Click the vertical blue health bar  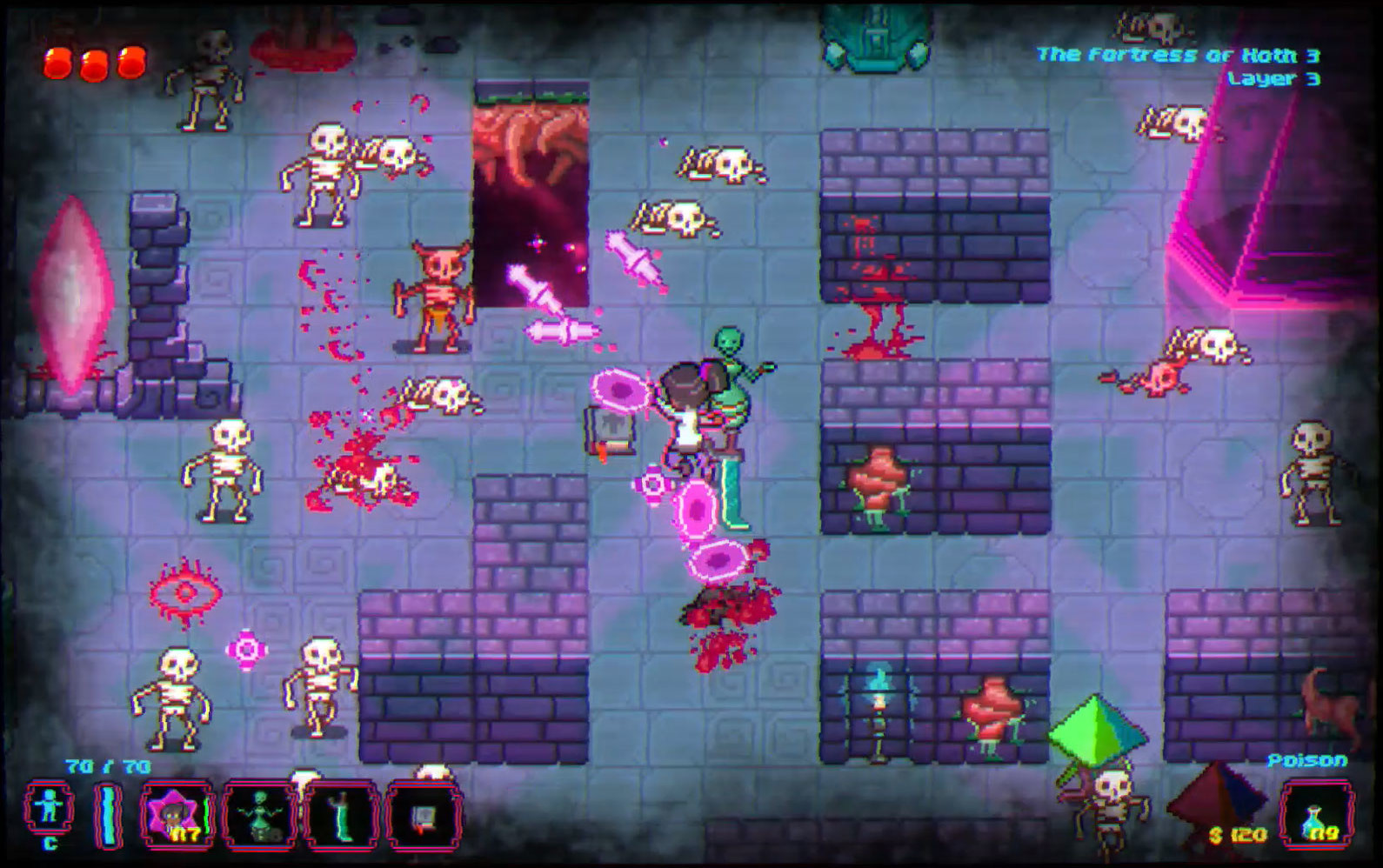tap(106, 814)
